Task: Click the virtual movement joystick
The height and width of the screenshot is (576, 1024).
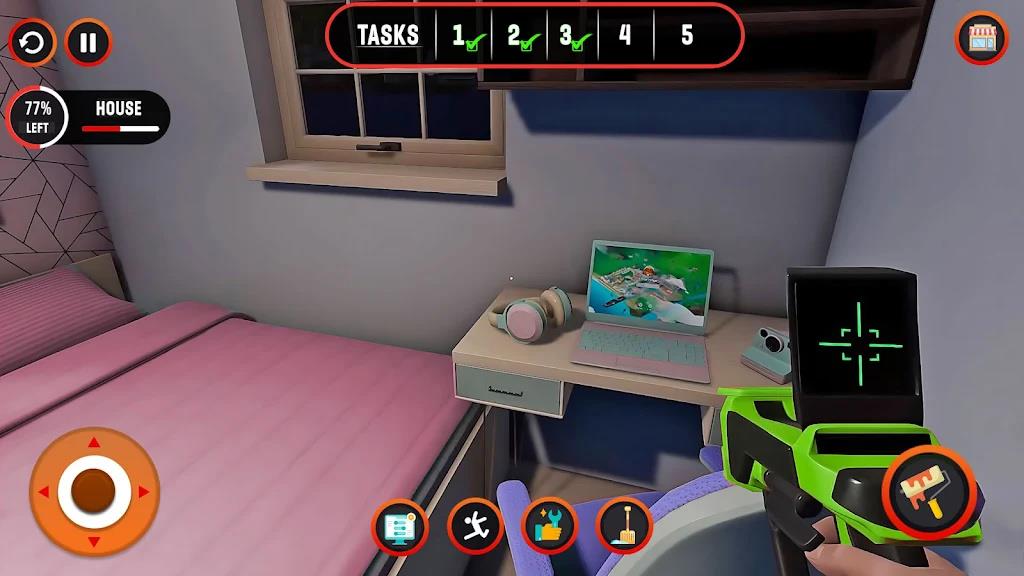Action: [x=94, y=492]
